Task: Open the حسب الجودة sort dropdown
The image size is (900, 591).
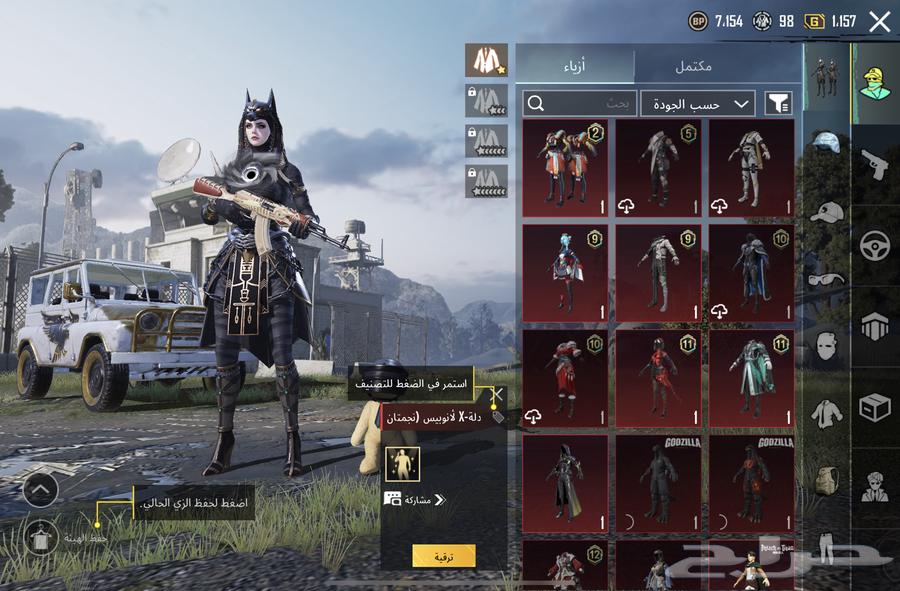Action: [x=698, y=103]
